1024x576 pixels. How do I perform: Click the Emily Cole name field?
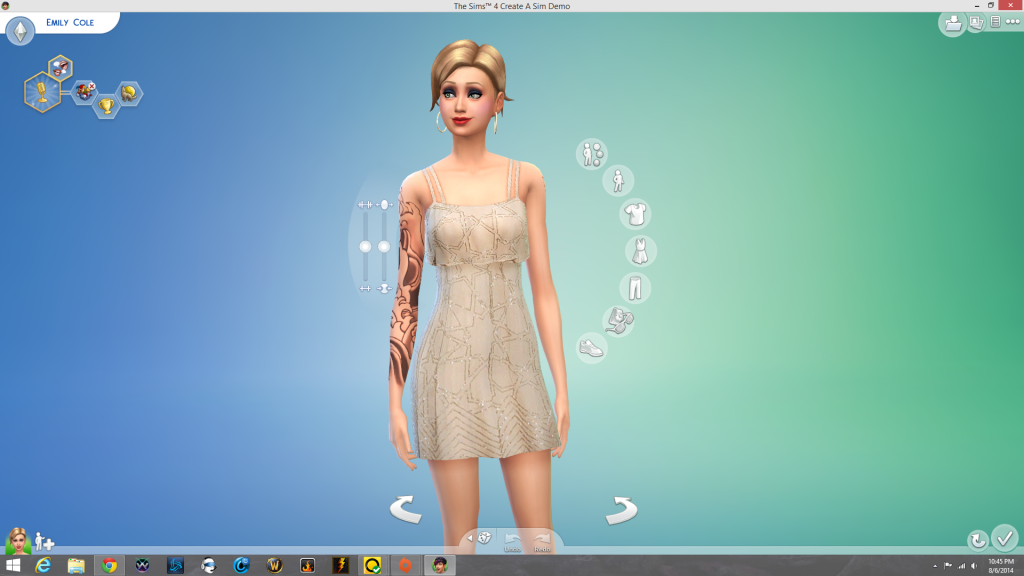[70, 21]
